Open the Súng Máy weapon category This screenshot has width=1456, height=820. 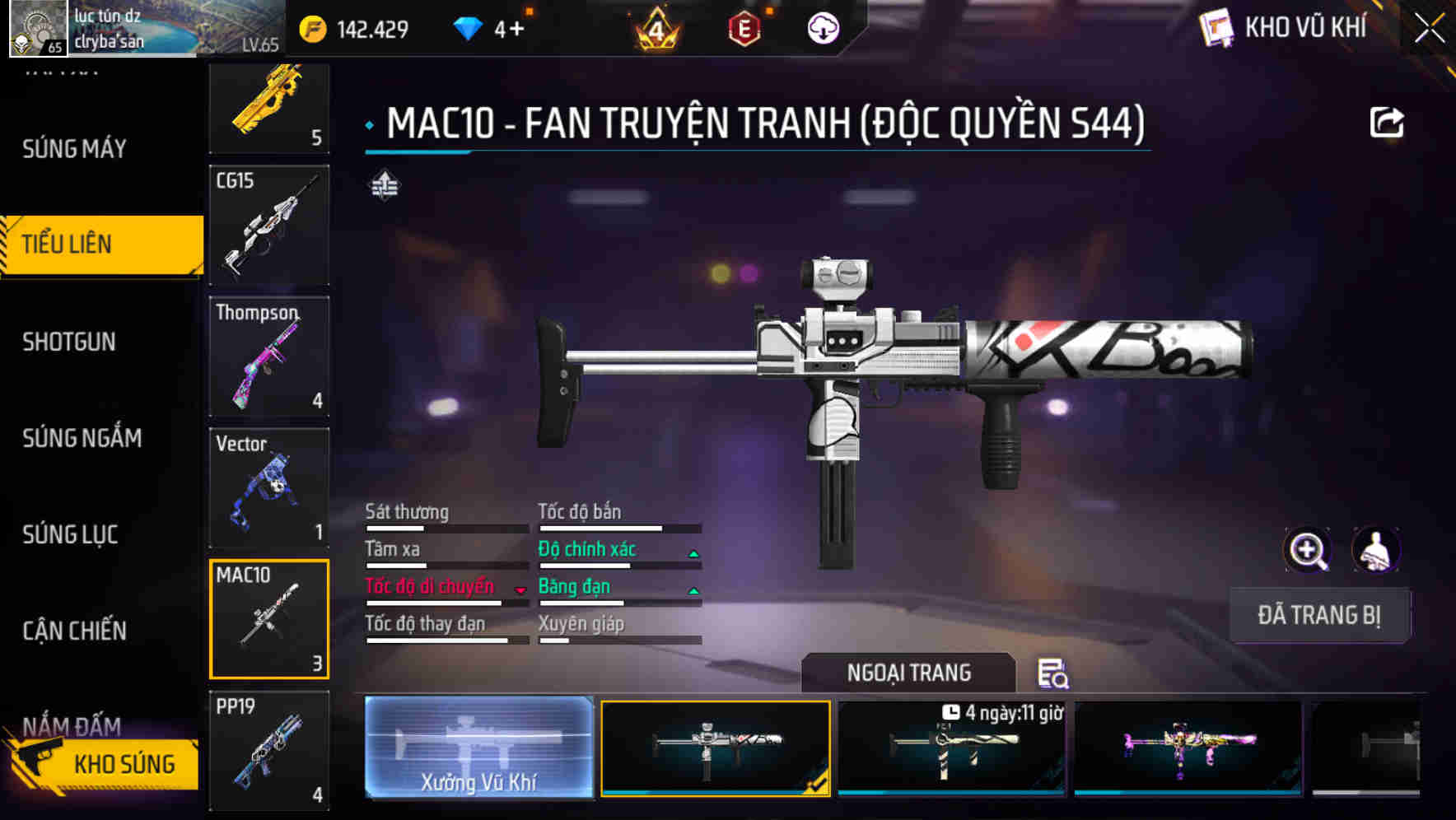[x=74, y=149]
